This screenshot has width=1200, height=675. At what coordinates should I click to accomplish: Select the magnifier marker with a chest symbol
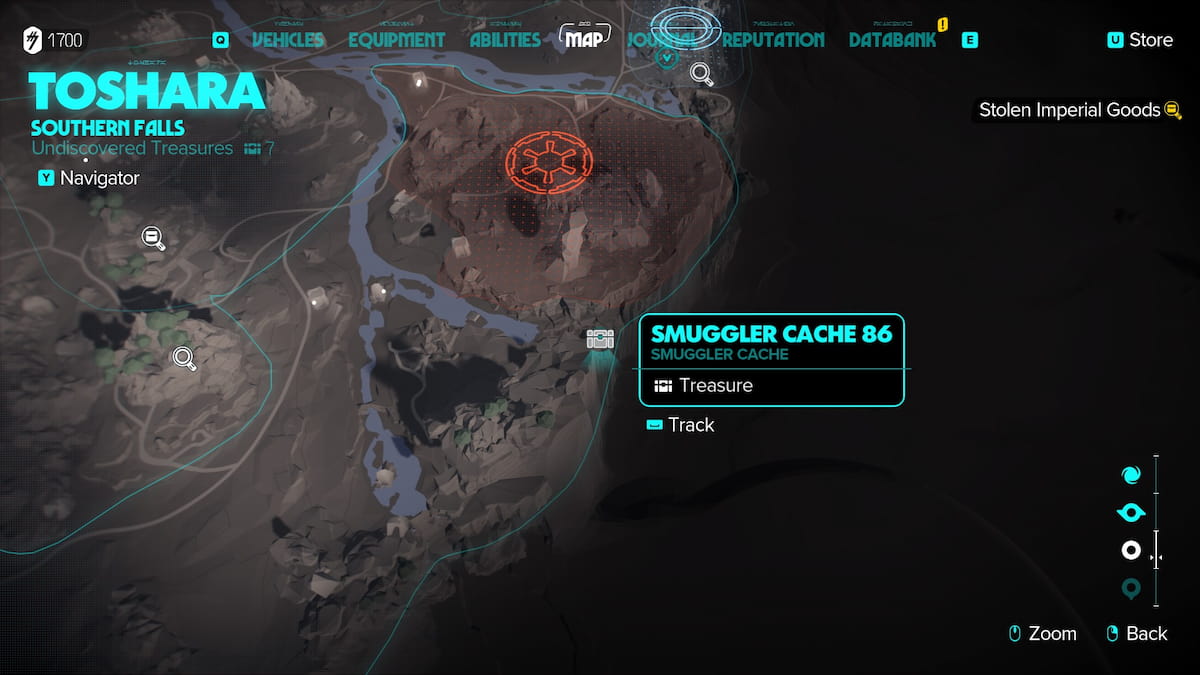coord(153,237)
